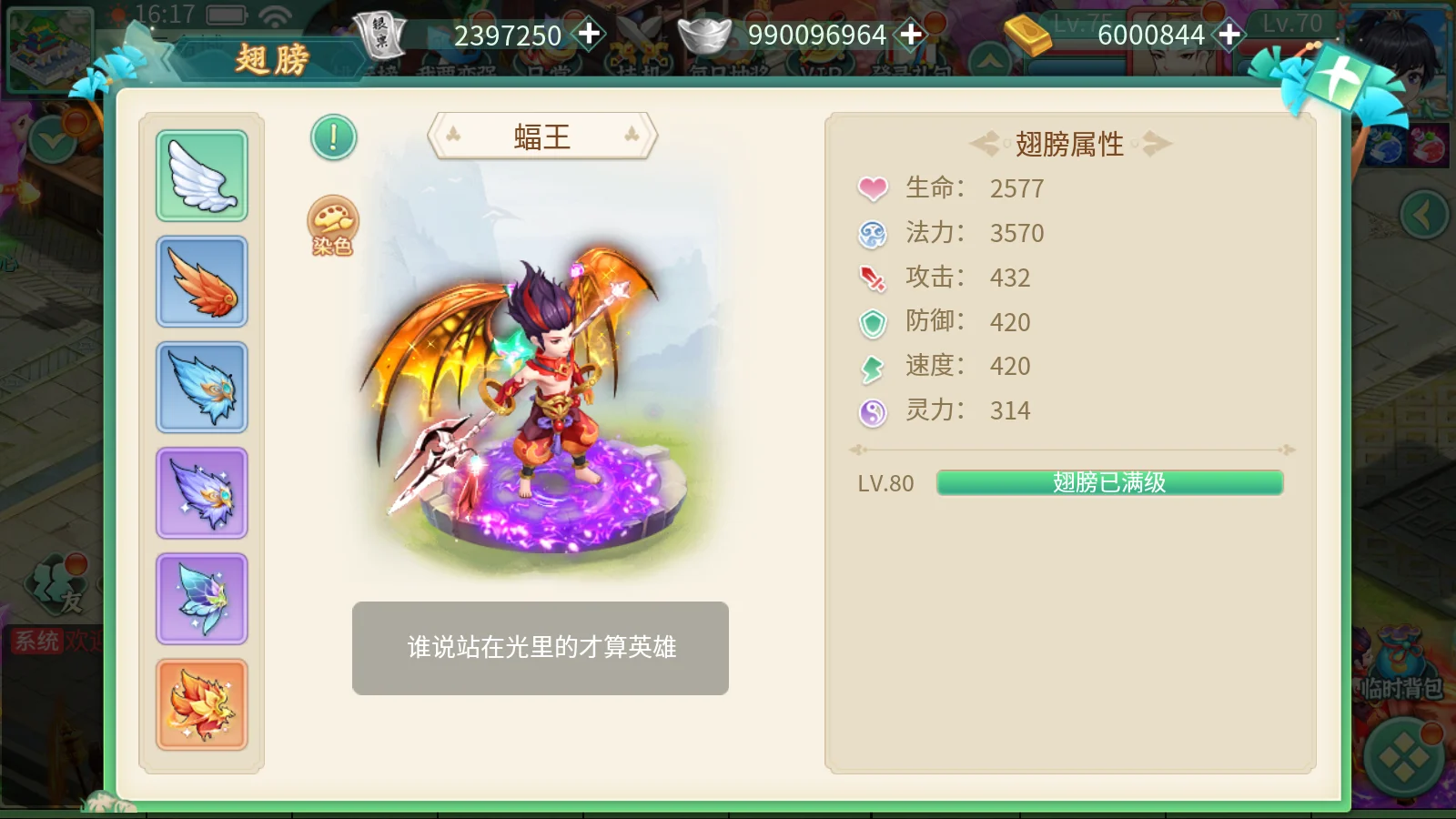Image resolution: width=1456 pixels, height=819 pixels.
Task: Click next wing arrow beside 蝠王 name
Action: (632, 135)
